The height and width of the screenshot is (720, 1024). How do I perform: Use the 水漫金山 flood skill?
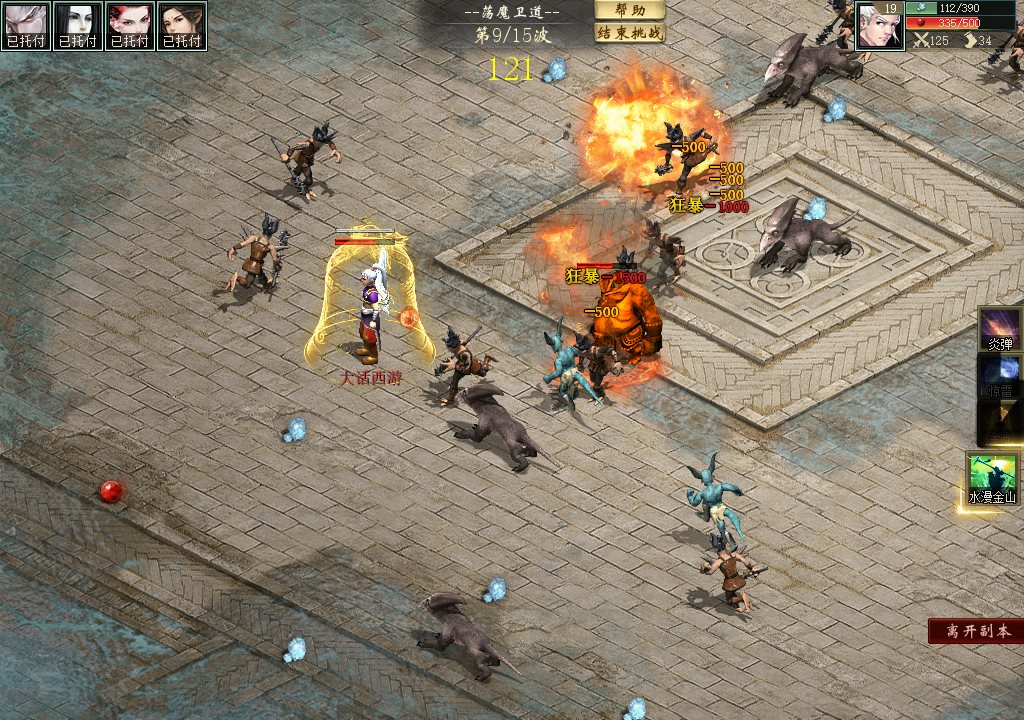click(x=991, y=477)
